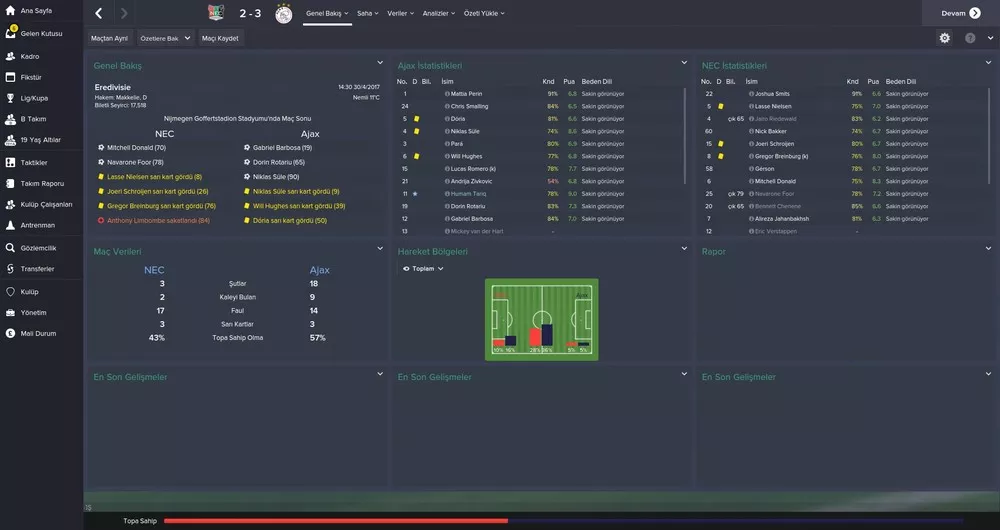The image size is (1000, 530).
Task: Click the Maçtan Ayrıl button
Action: (109, 38)
